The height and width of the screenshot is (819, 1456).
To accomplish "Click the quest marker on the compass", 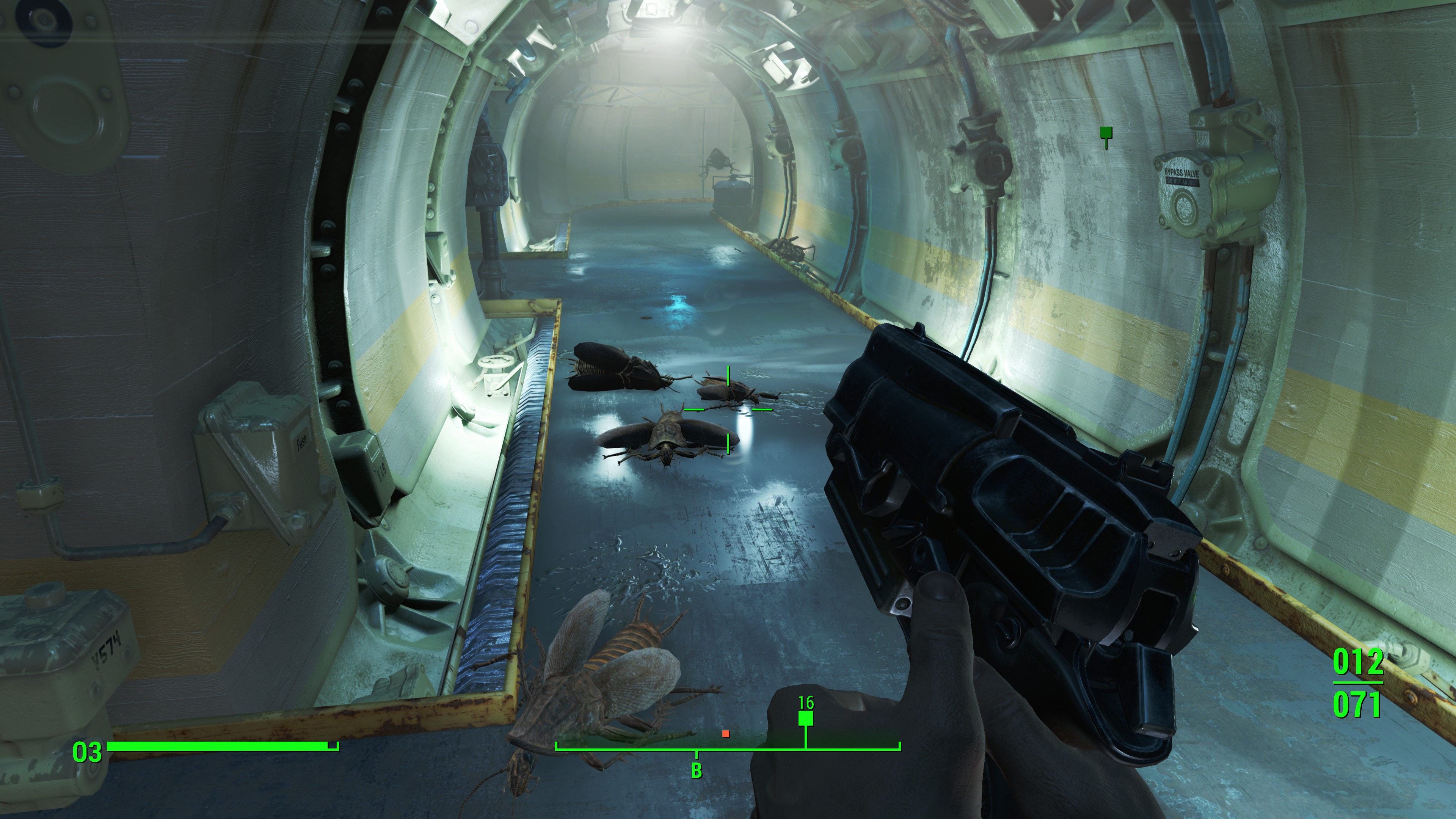I will click(x=805, y=719).
